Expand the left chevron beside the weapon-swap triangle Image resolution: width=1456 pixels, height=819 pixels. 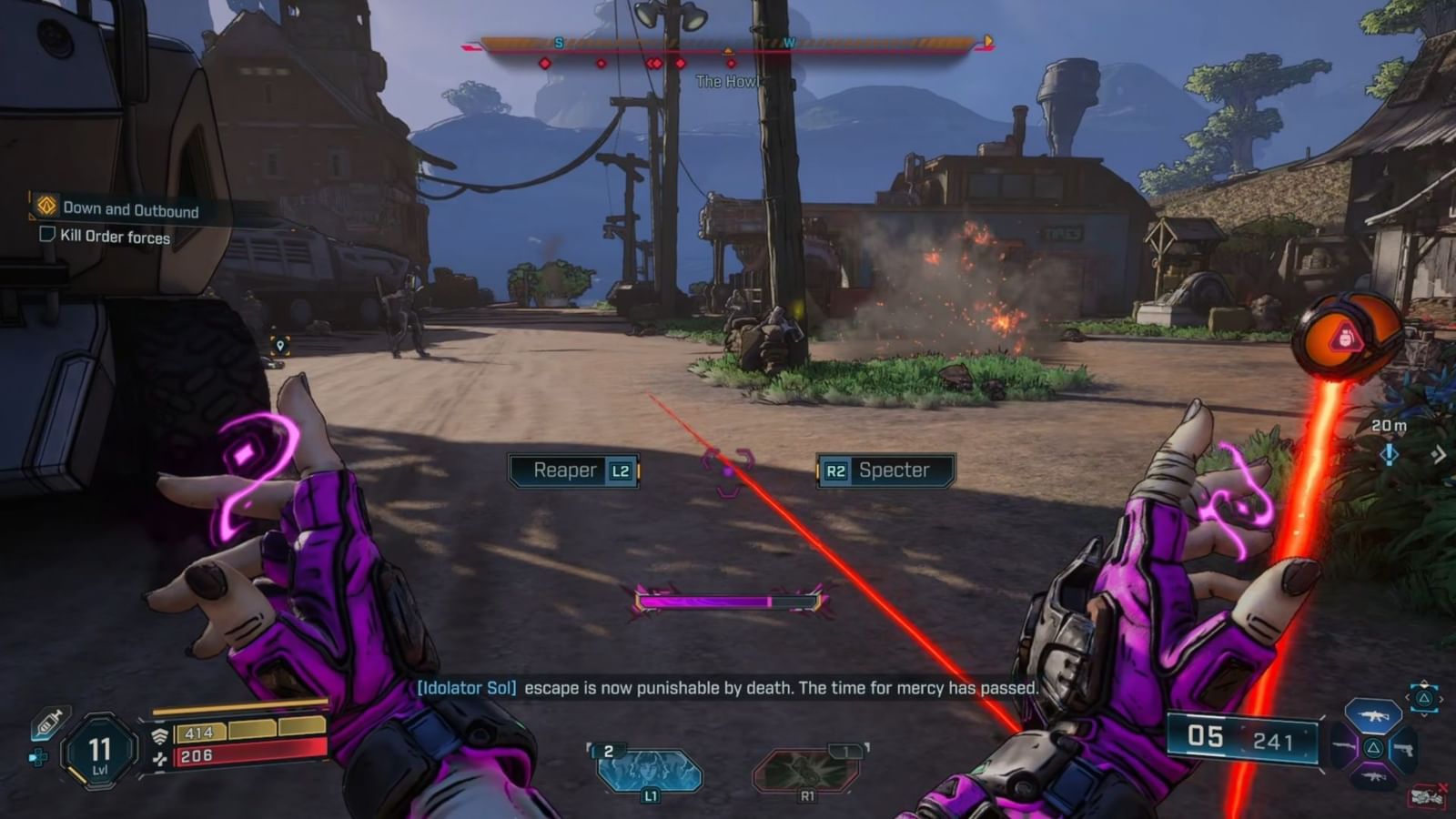(x=1408, y=699)
